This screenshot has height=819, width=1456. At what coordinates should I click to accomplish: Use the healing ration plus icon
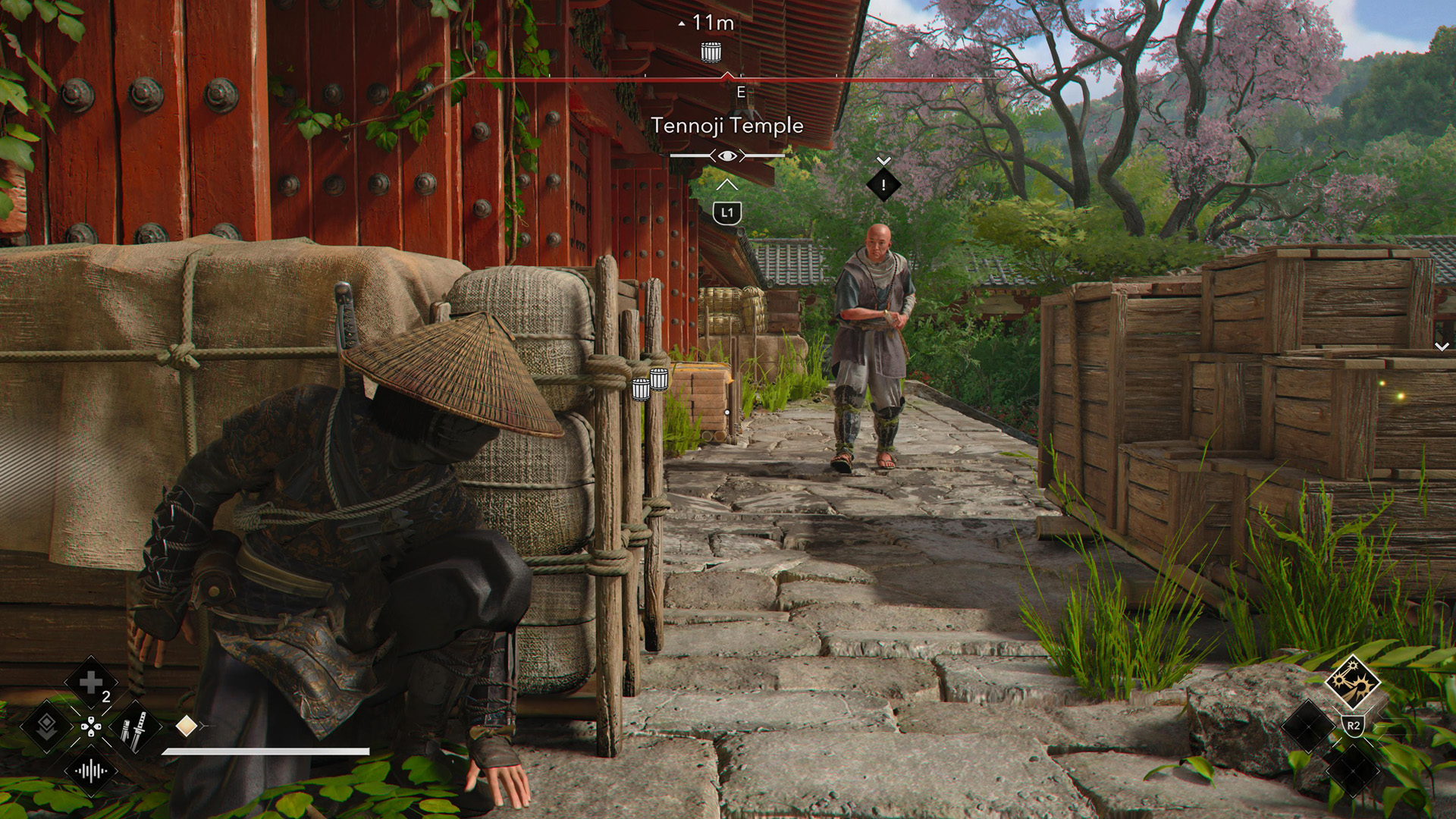click(x=90, y=682)
